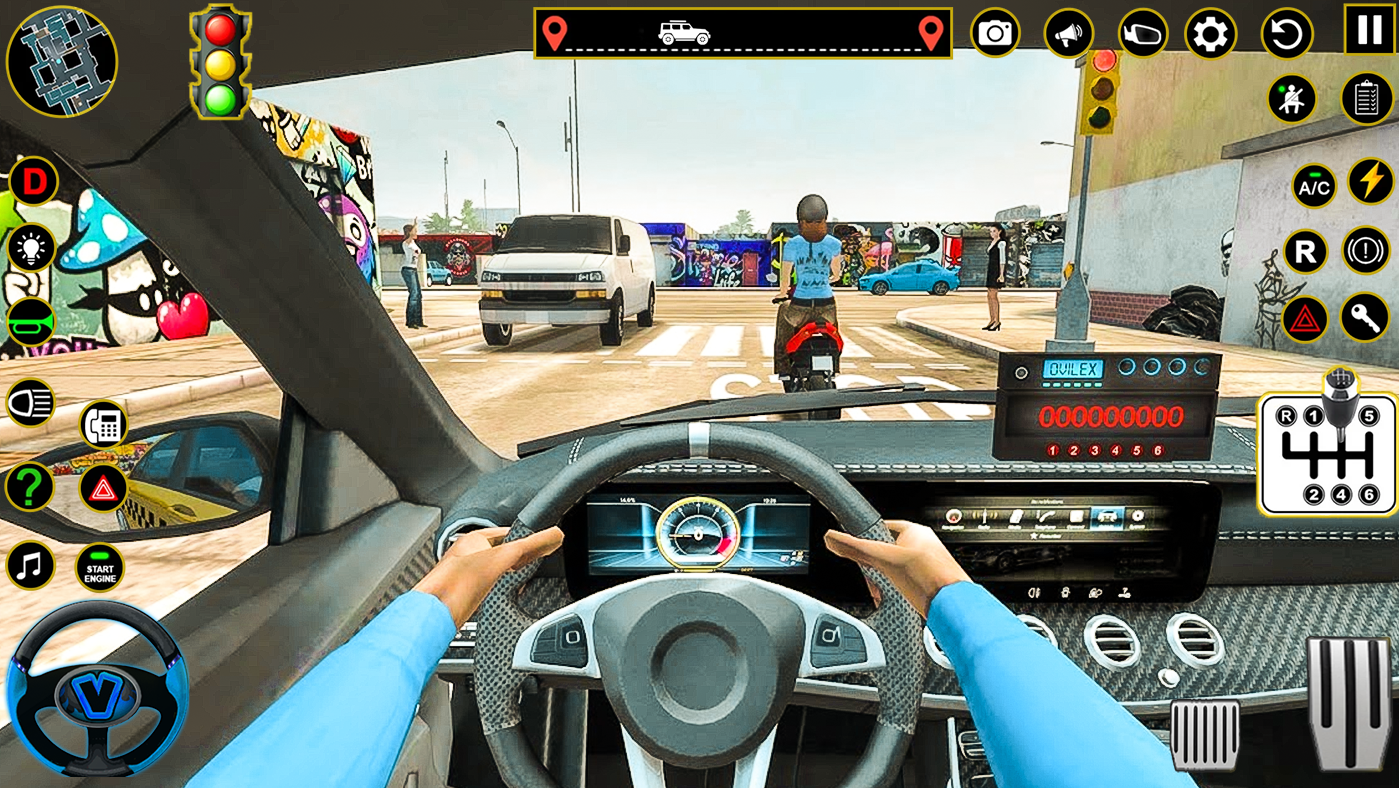The height and width of the screenshot is (788, 1399).
Task: Engage the parking brake icon
Action: coord(1365,250)
